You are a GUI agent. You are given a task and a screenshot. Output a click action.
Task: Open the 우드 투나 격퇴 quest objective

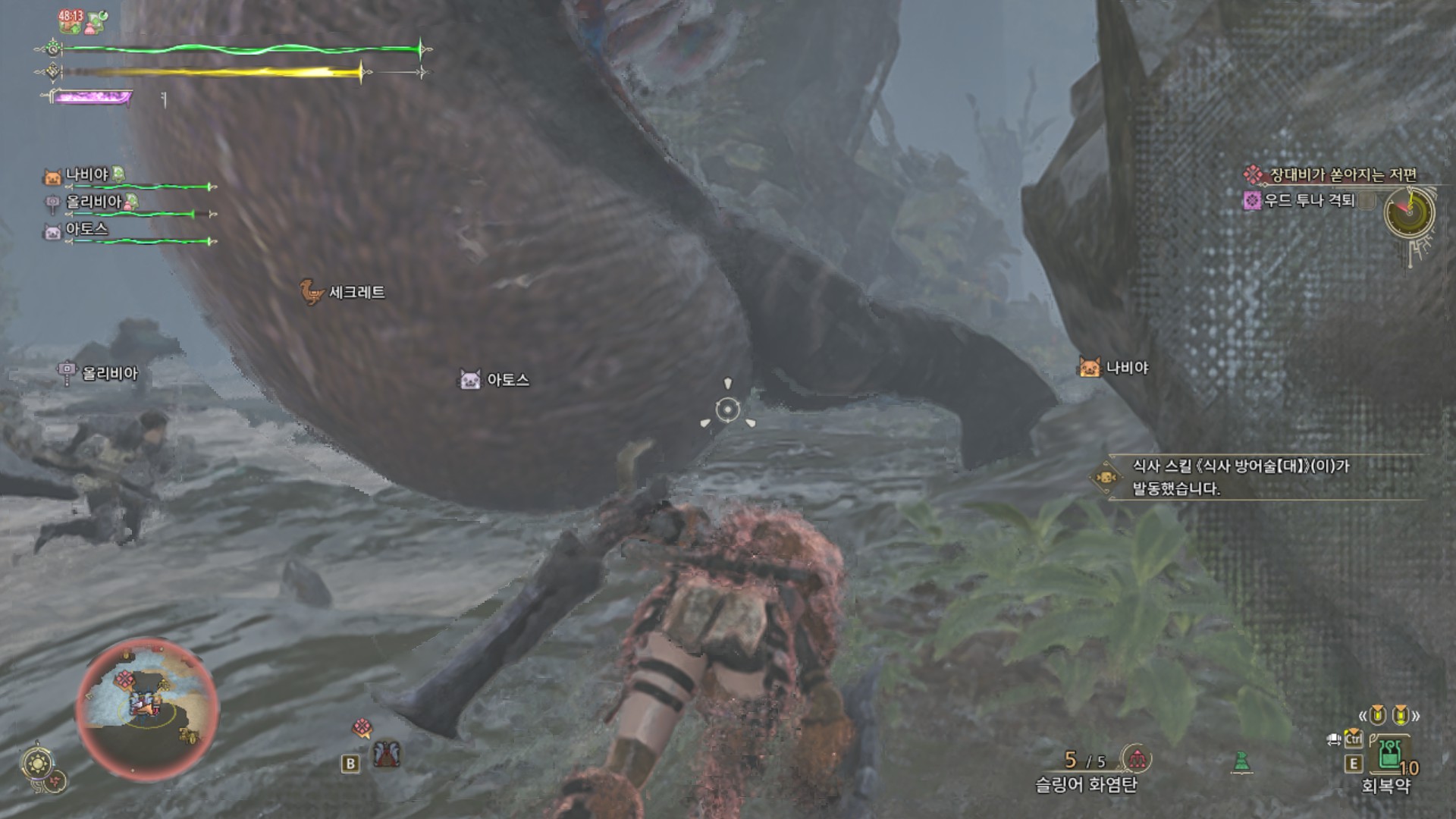tap(1308, 200)
